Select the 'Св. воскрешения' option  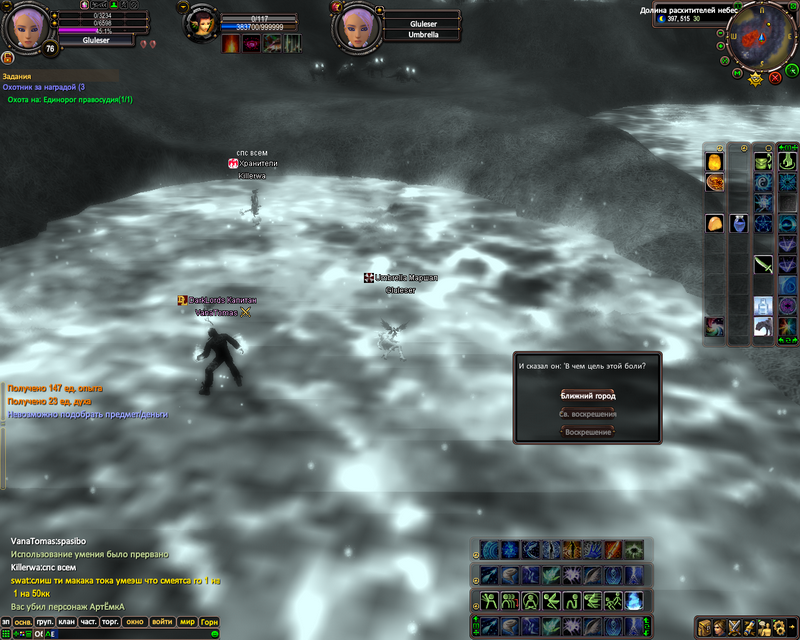click(x=587, y=413)
